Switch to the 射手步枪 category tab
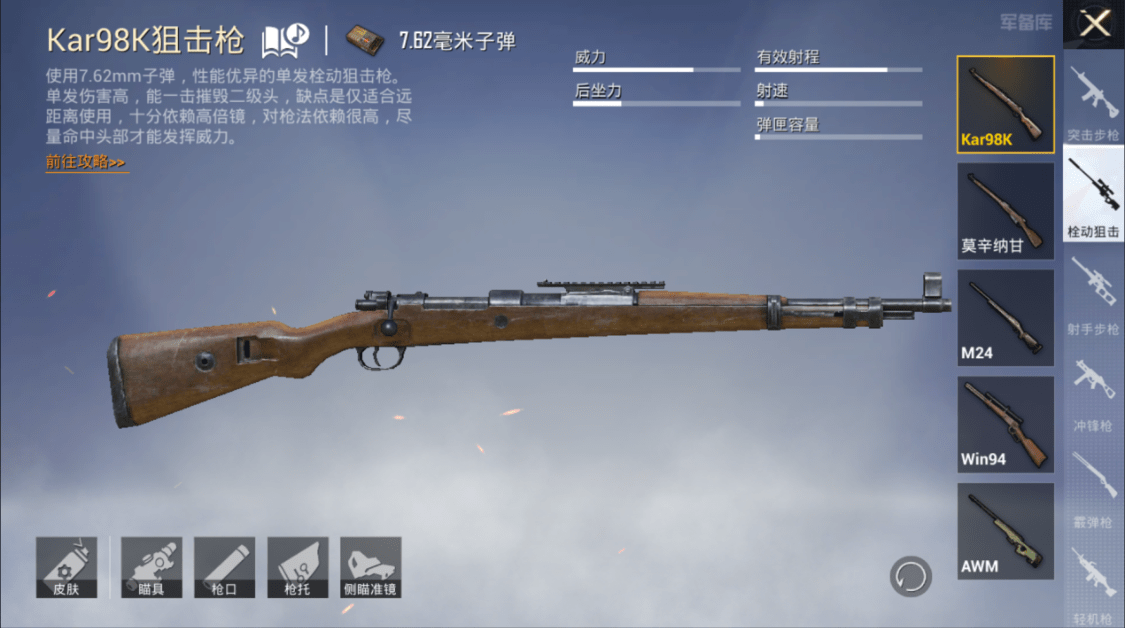 [x=1094, y=297]
